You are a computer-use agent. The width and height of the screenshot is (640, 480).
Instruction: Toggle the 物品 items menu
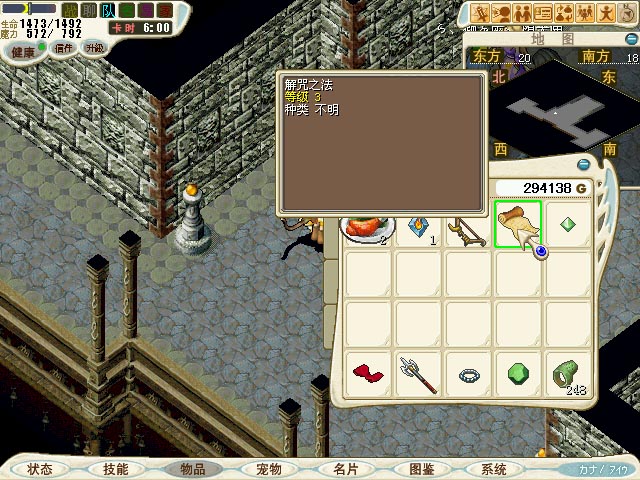point(192,468)
